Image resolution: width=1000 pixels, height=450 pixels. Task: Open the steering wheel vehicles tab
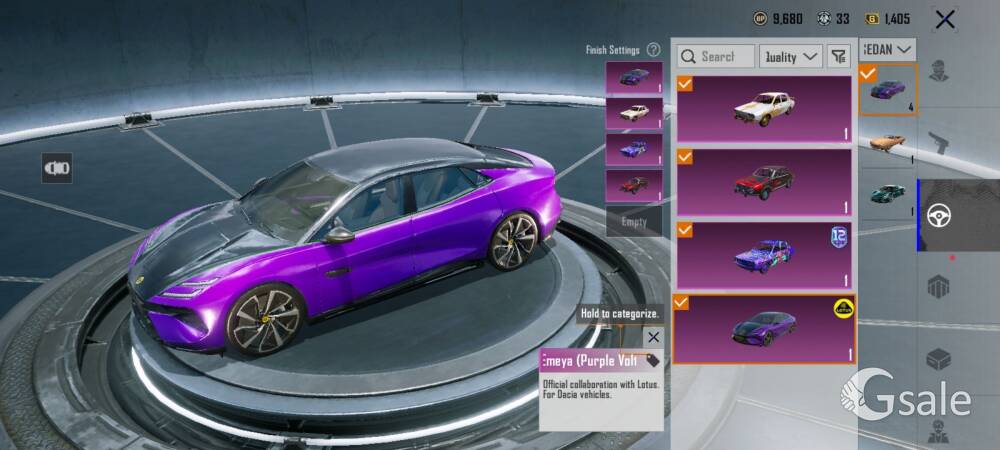[938, 215]
